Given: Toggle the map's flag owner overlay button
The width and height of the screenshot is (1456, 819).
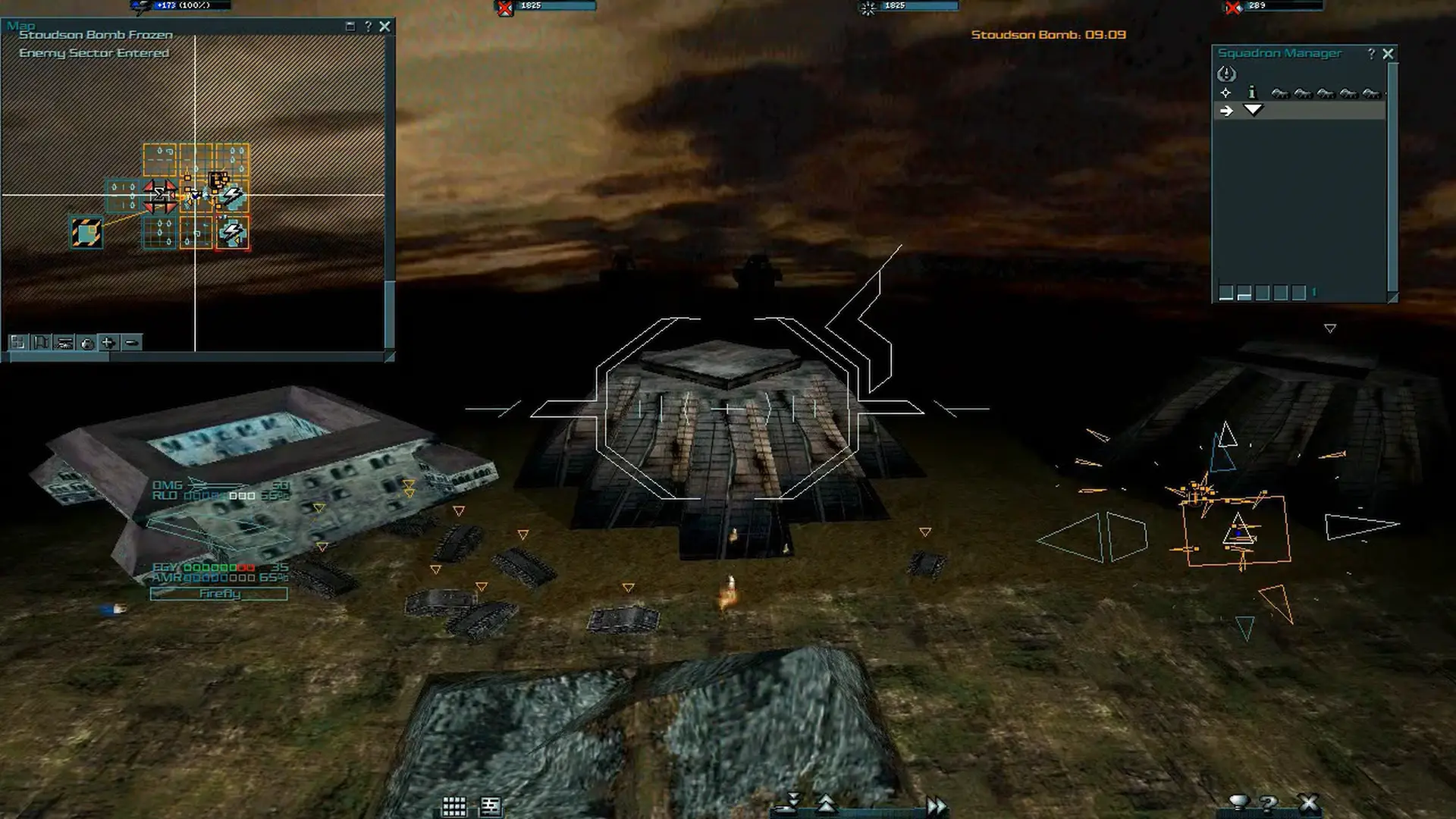Looking at the screenshot, I should 41,343.
